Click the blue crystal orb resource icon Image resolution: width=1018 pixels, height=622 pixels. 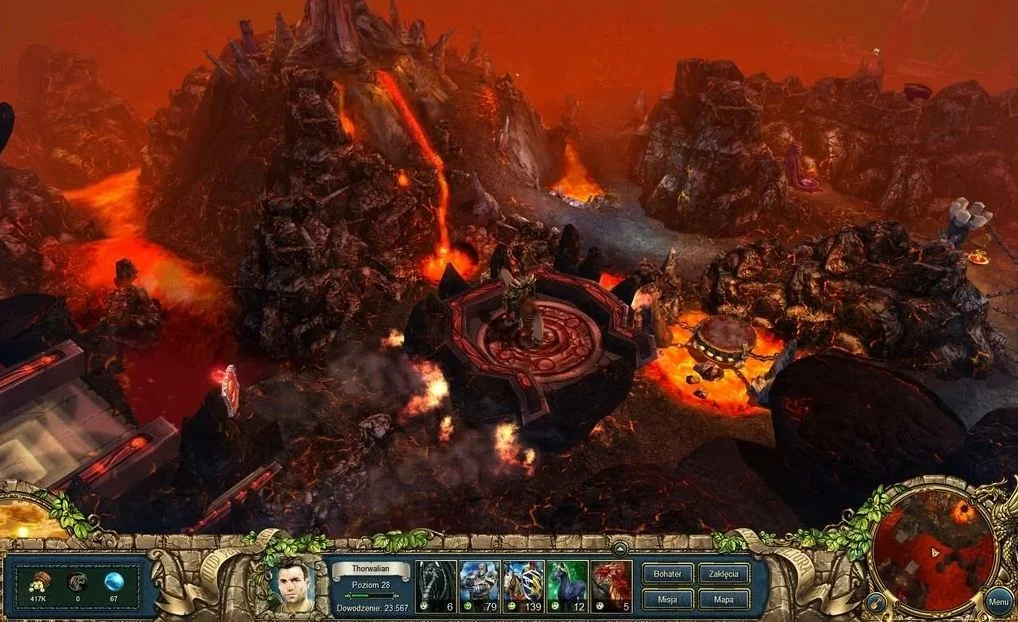coord(113,580)
